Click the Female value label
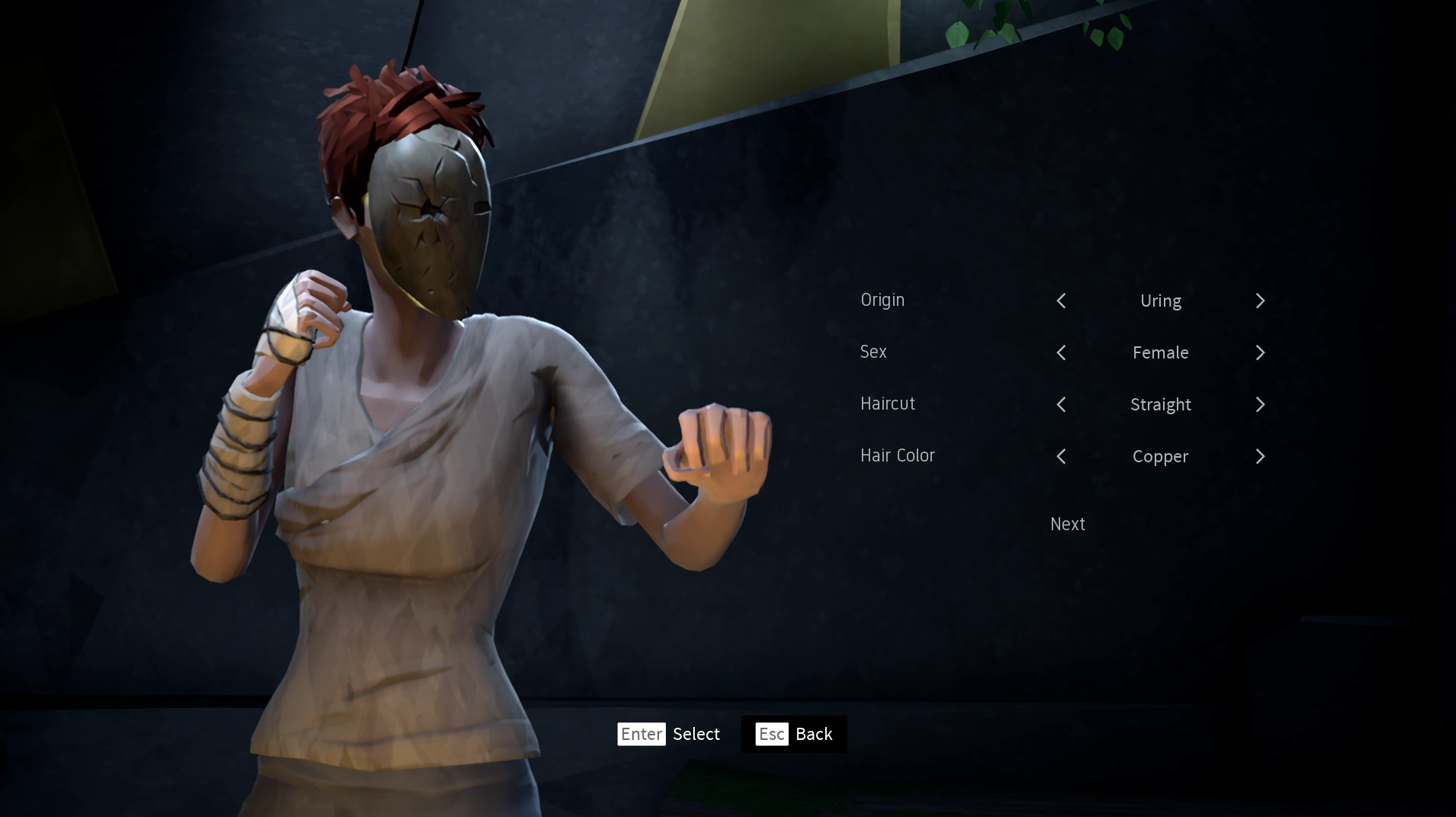The height and width of the screenshot is (817, 1456). tap(1160, 352)
